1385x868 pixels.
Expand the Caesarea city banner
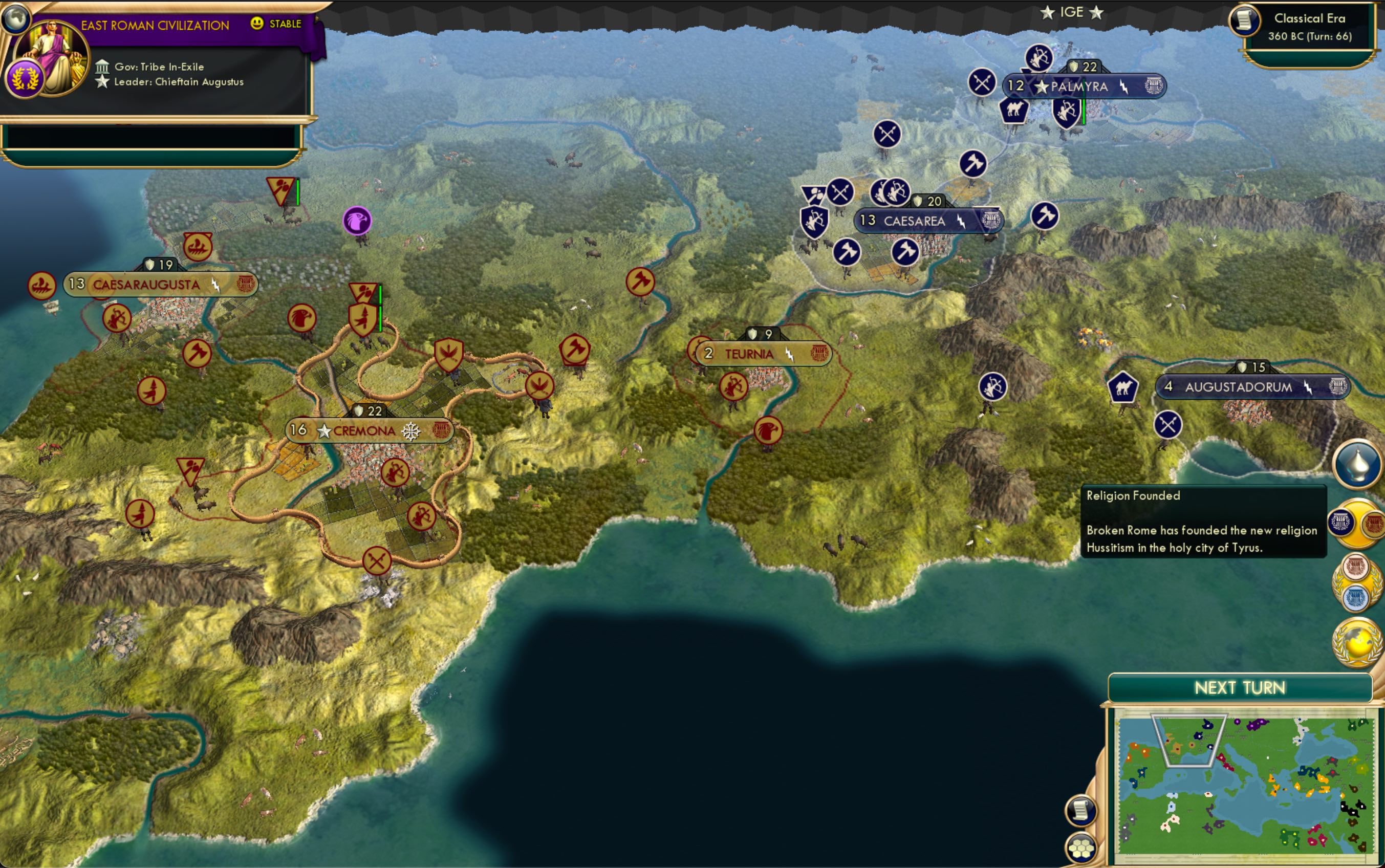[x=915, y=221]
